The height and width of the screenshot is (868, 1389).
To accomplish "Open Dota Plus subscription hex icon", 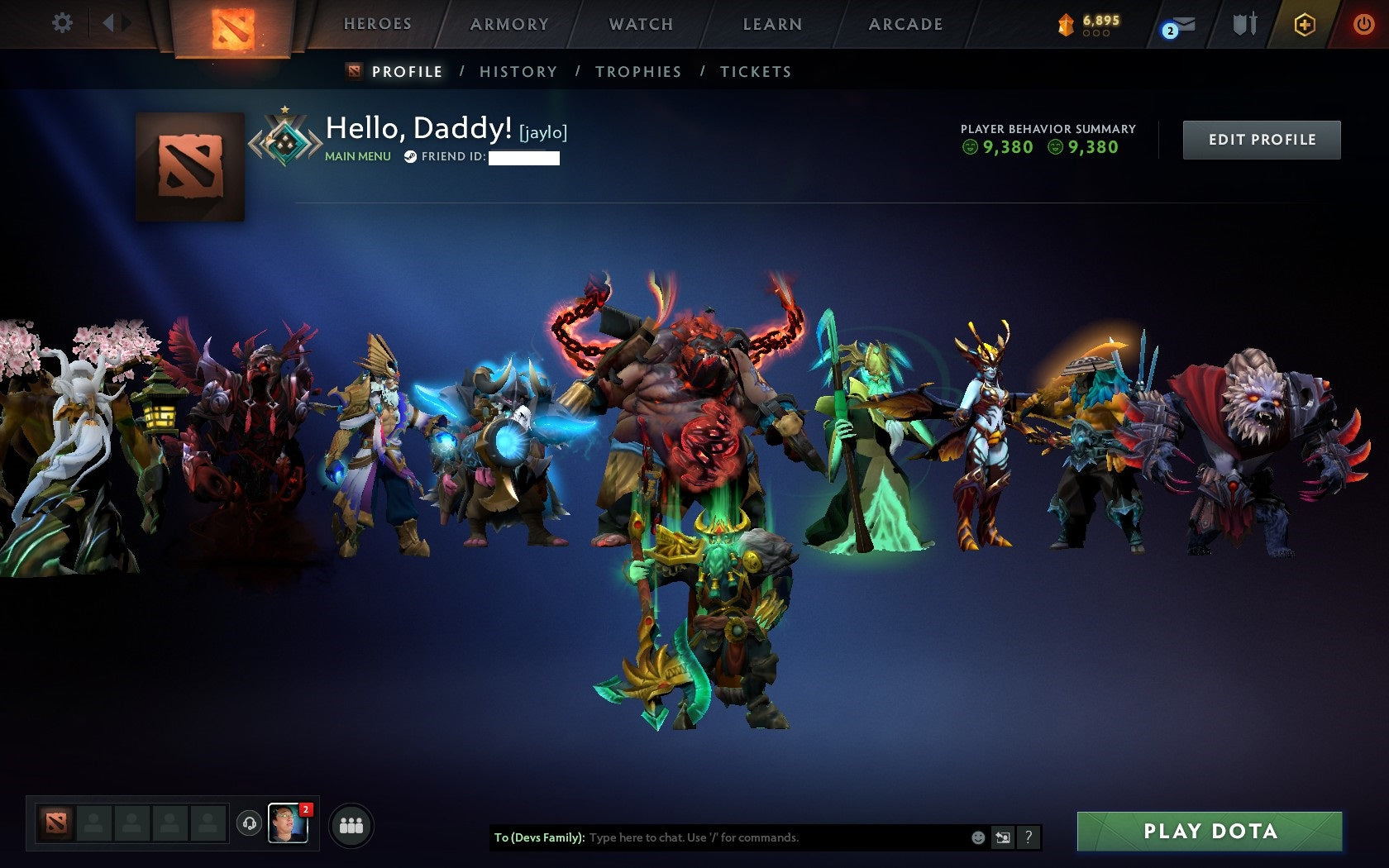I will 1305,24.
